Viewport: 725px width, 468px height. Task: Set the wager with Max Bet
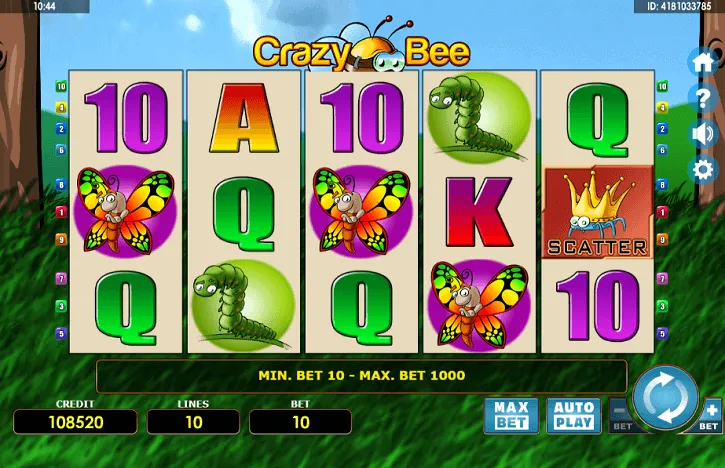(x=511, y=414)
